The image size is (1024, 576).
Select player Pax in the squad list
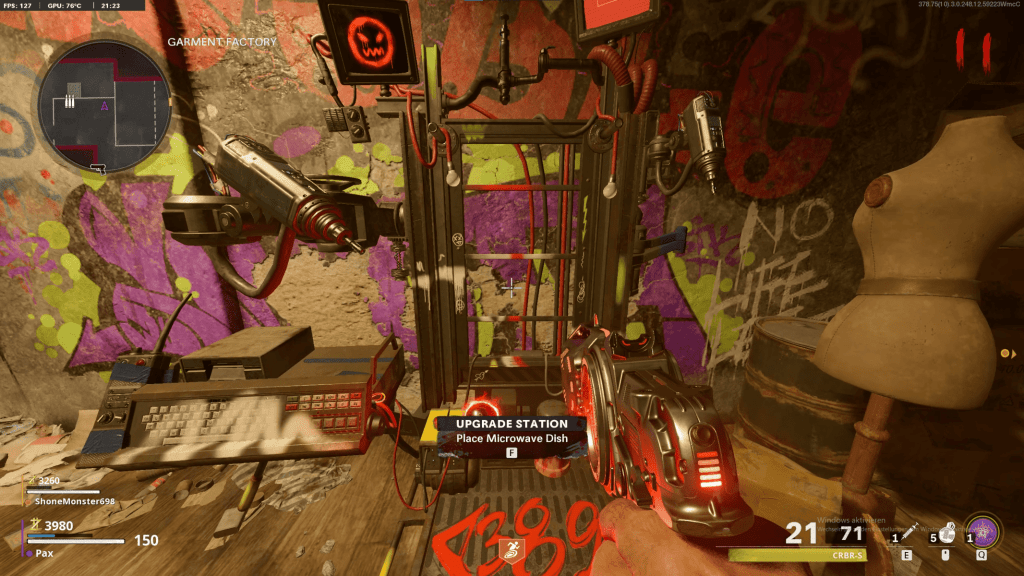click(x=44, y=552)
